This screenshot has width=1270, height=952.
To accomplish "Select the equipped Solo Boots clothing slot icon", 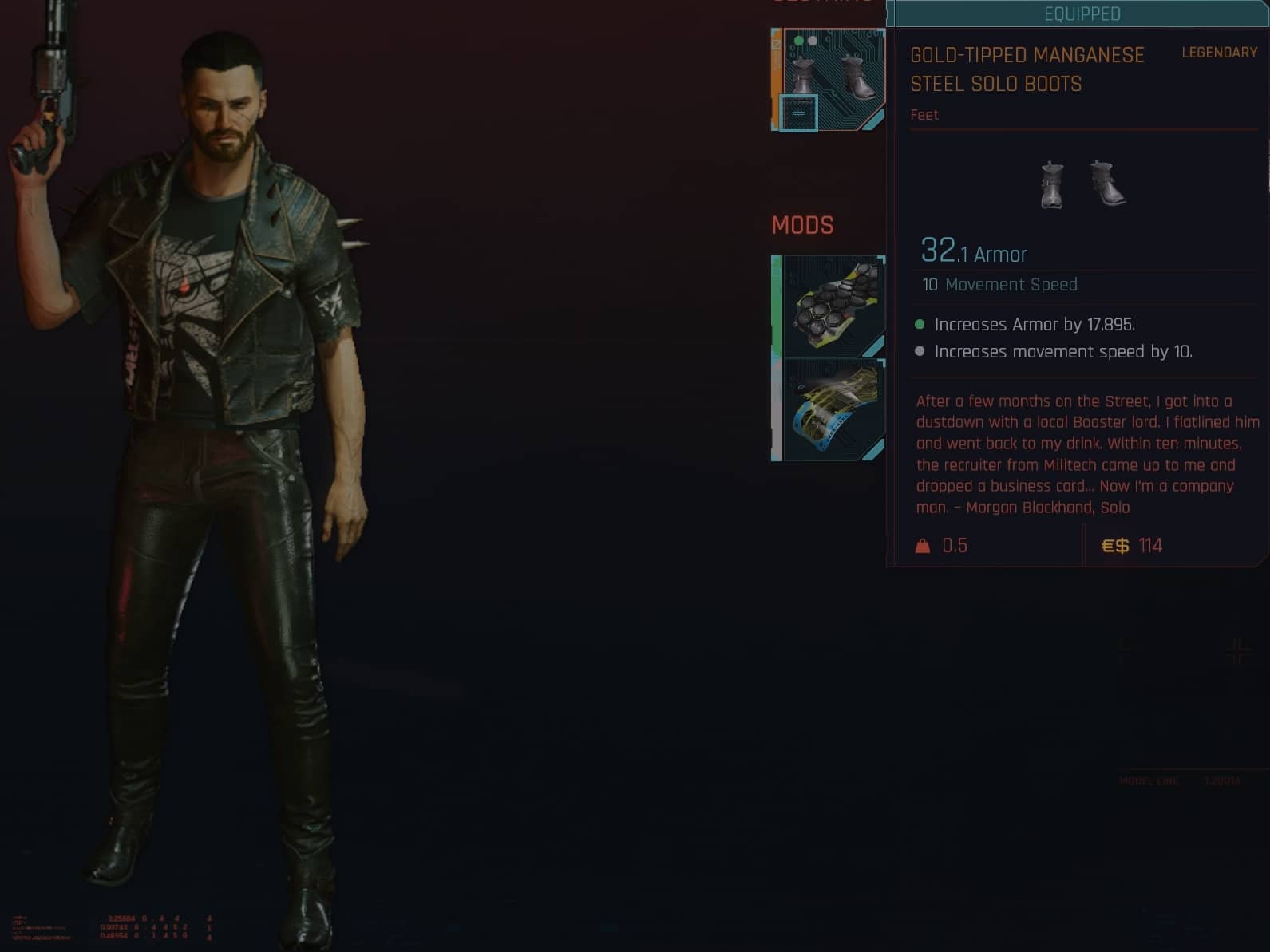I will point(826,76).
